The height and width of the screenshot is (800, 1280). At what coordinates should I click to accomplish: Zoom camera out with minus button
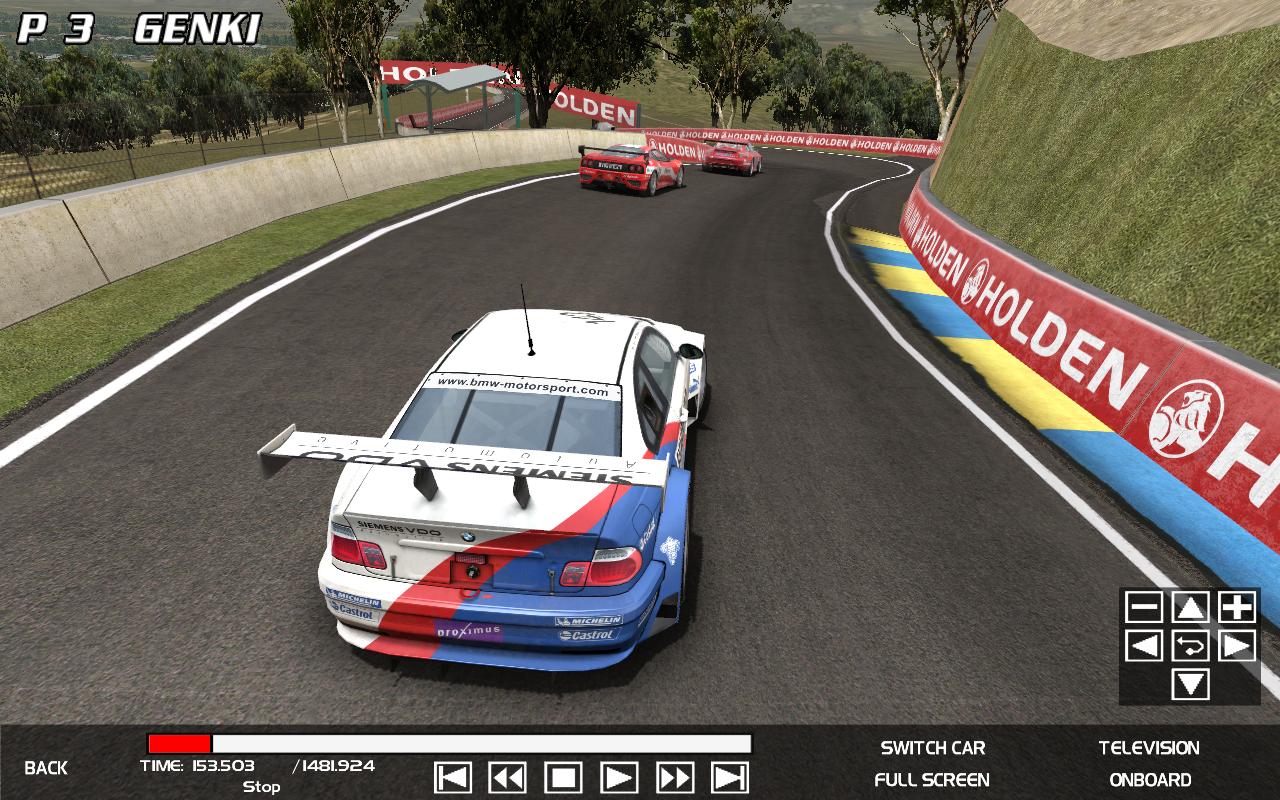pyautogui.click(x=1144, y=607)
